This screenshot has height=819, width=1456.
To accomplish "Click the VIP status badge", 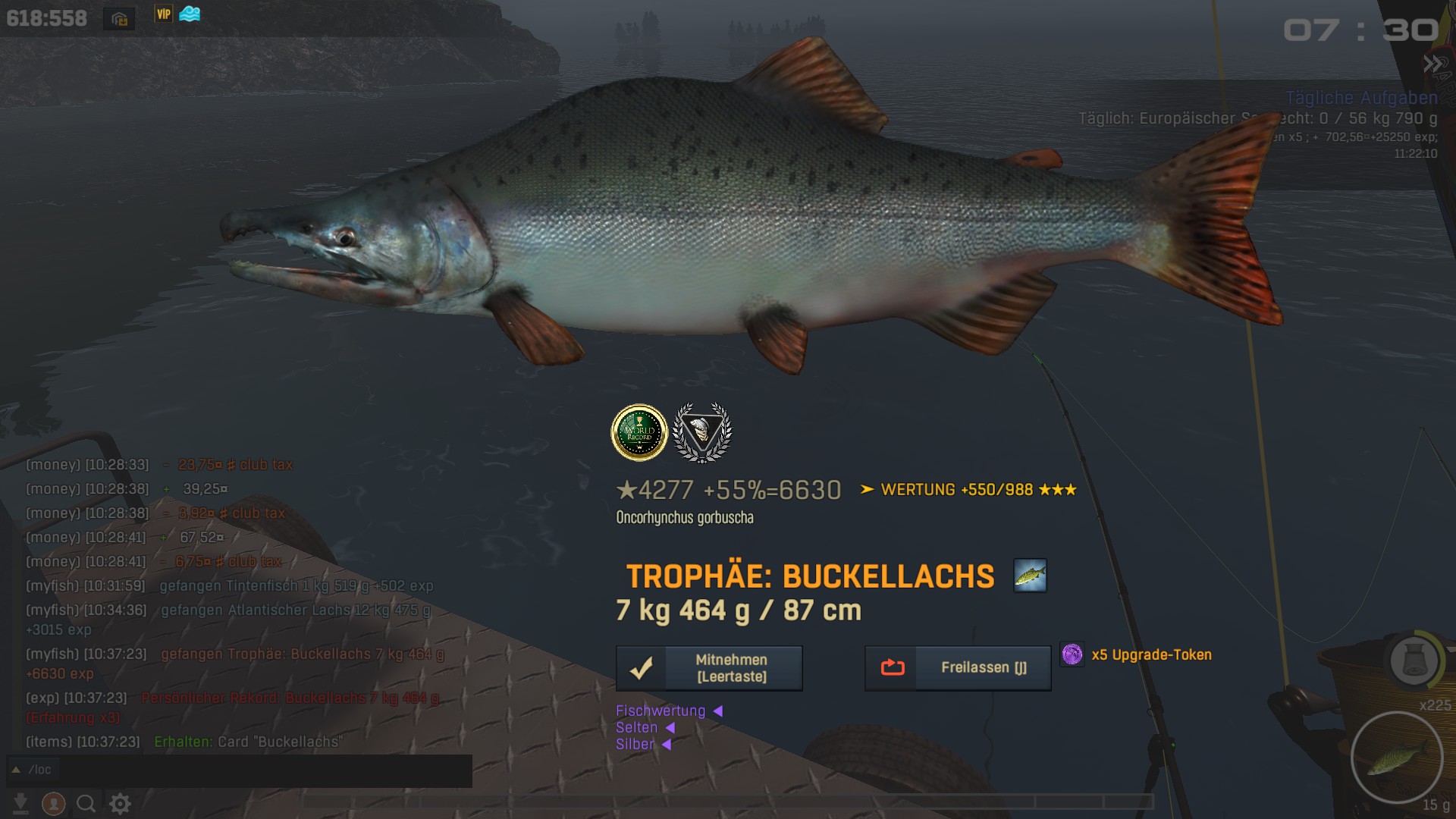I will (x=163, y=14).
